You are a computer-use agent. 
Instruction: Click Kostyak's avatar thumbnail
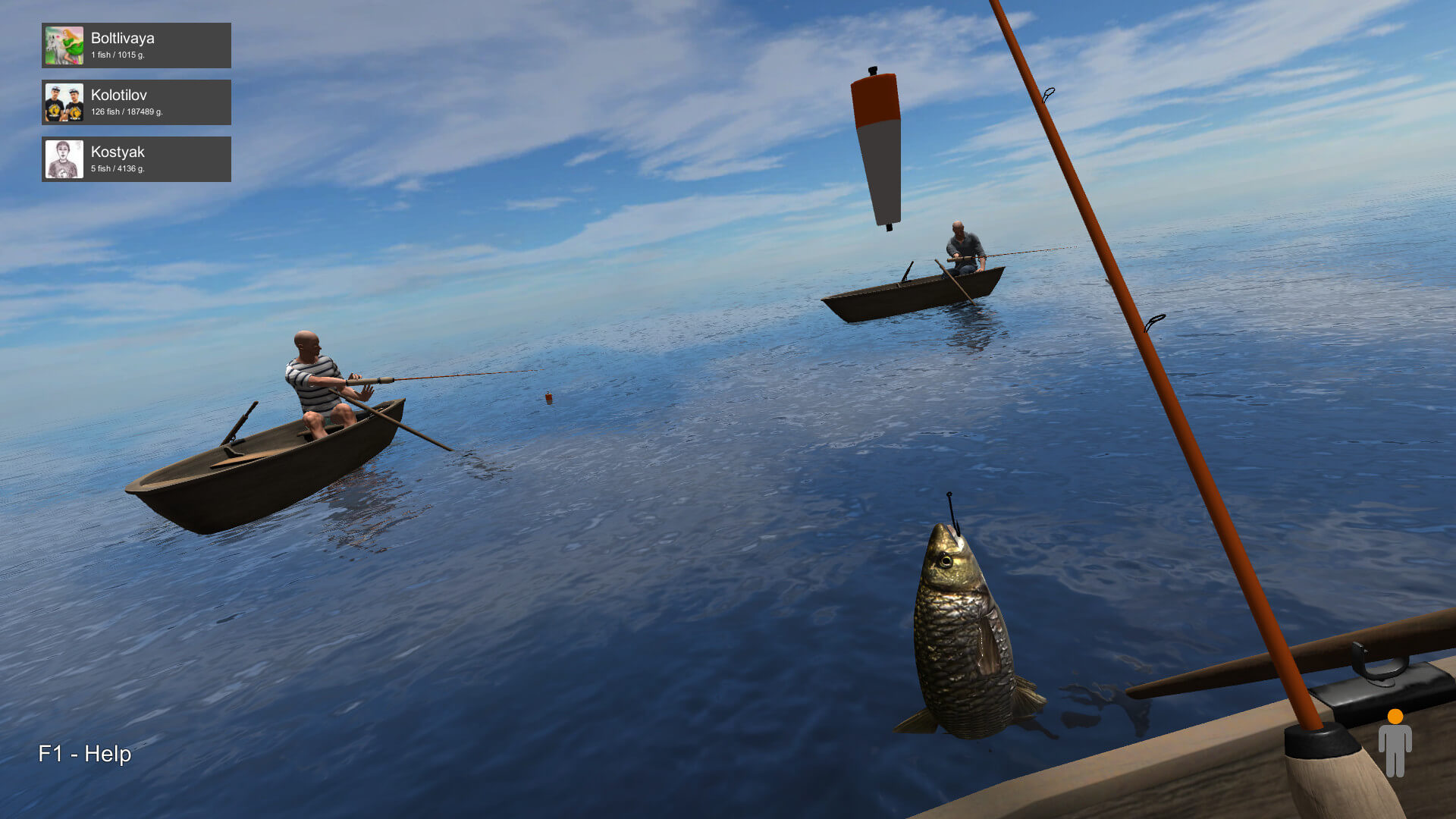[x=64, y=159]
